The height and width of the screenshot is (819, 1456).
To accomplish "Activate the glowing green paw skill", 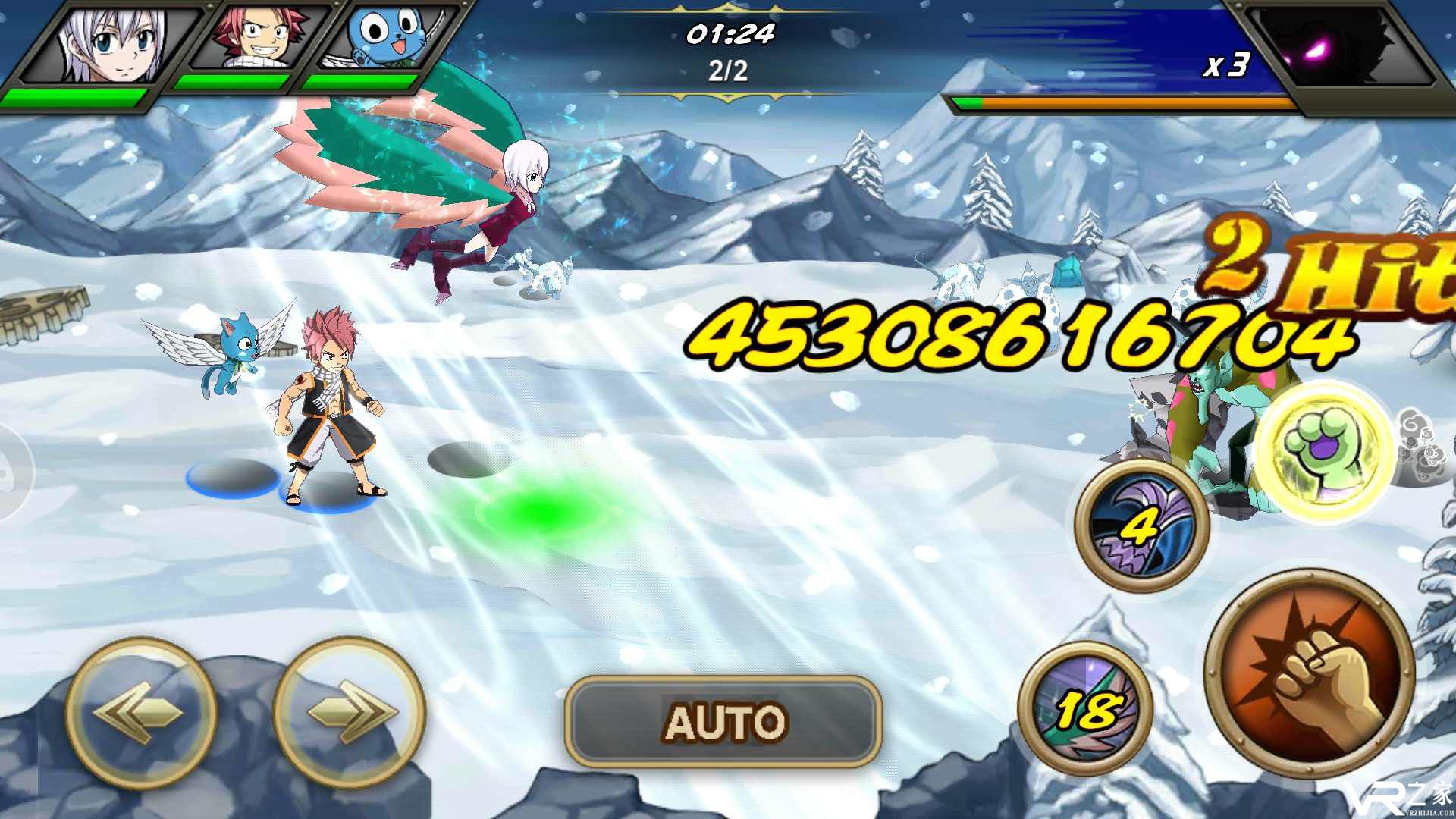I will [1323, 452].
